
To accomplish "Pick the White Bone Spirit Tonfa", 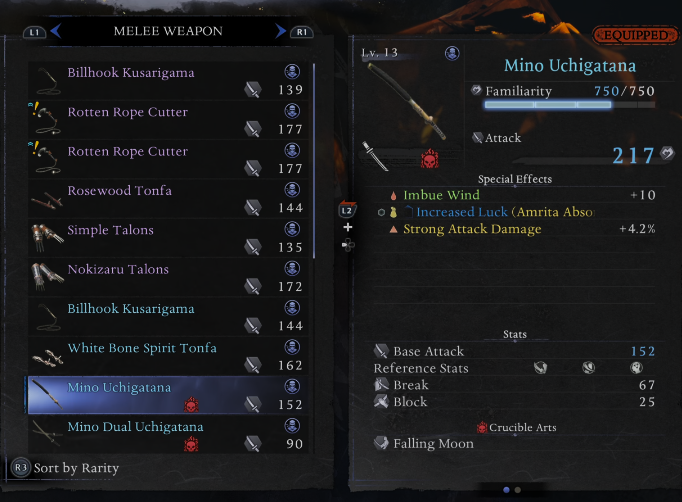I will pyautogui.click(x=168, y=356).
